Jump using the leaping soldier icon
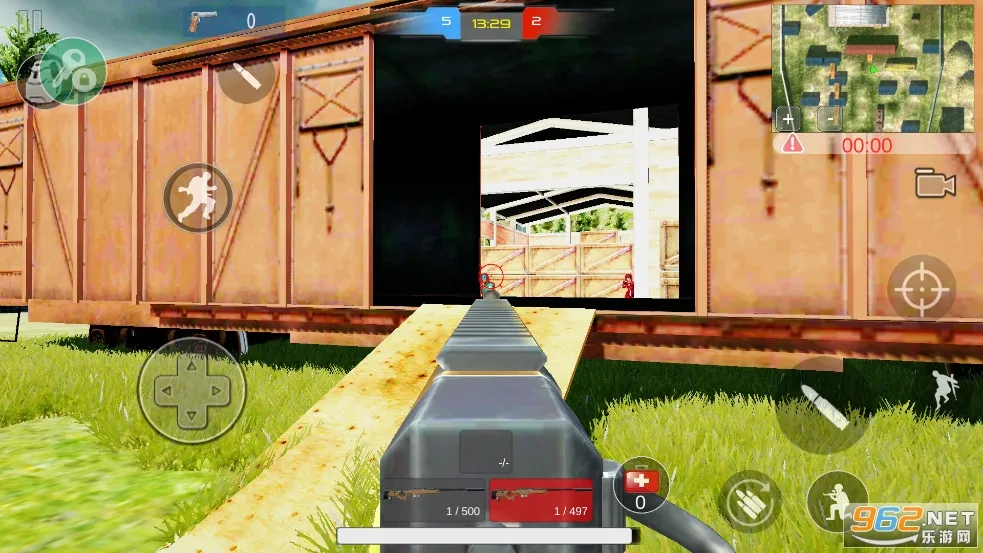Image resolution: width=983 pixels, height=553 pixels. coord(943,391)
